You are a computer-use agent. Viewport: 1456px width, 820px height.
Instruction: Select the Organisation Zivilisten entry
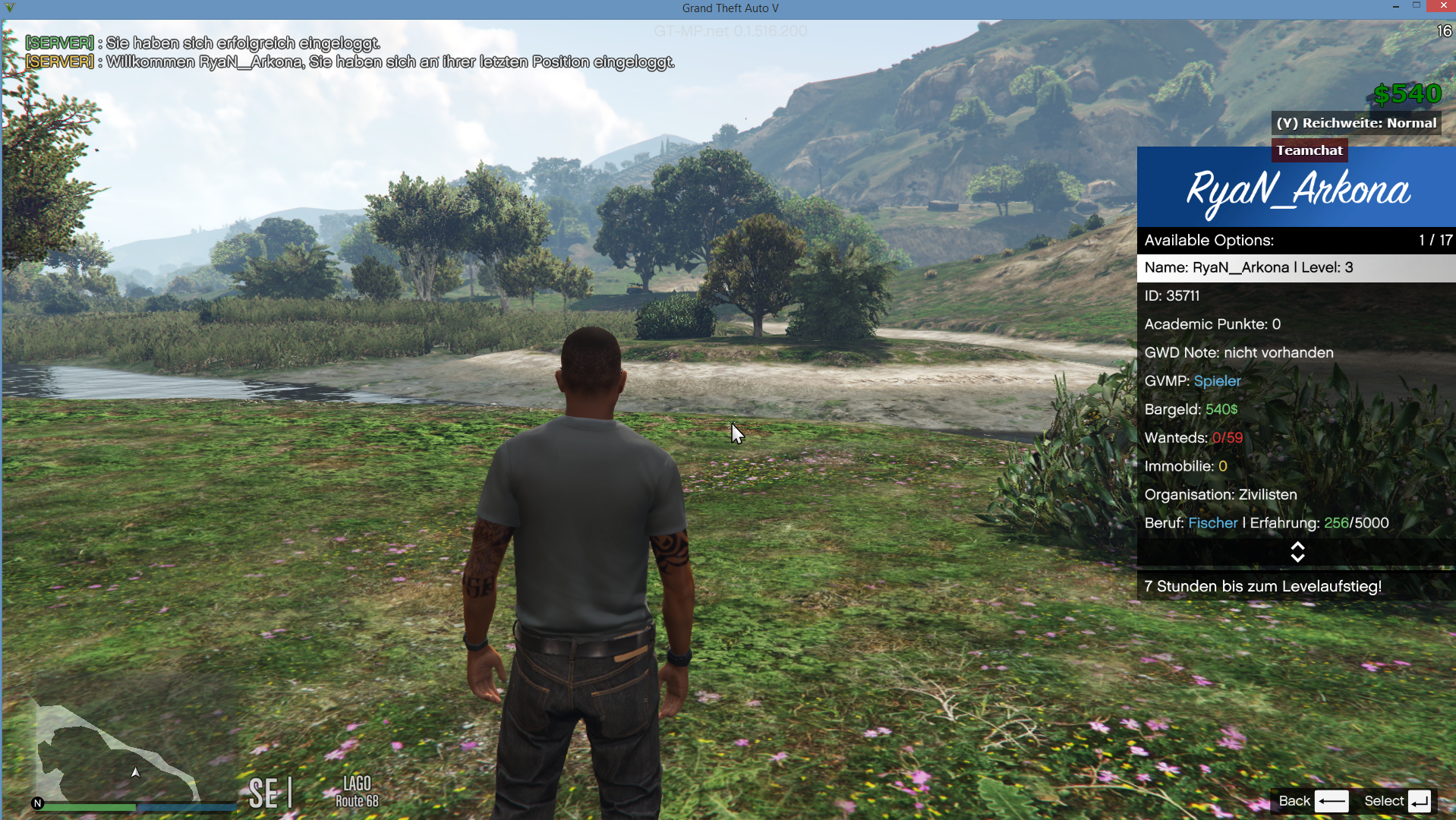click(x=1295, y=495)
